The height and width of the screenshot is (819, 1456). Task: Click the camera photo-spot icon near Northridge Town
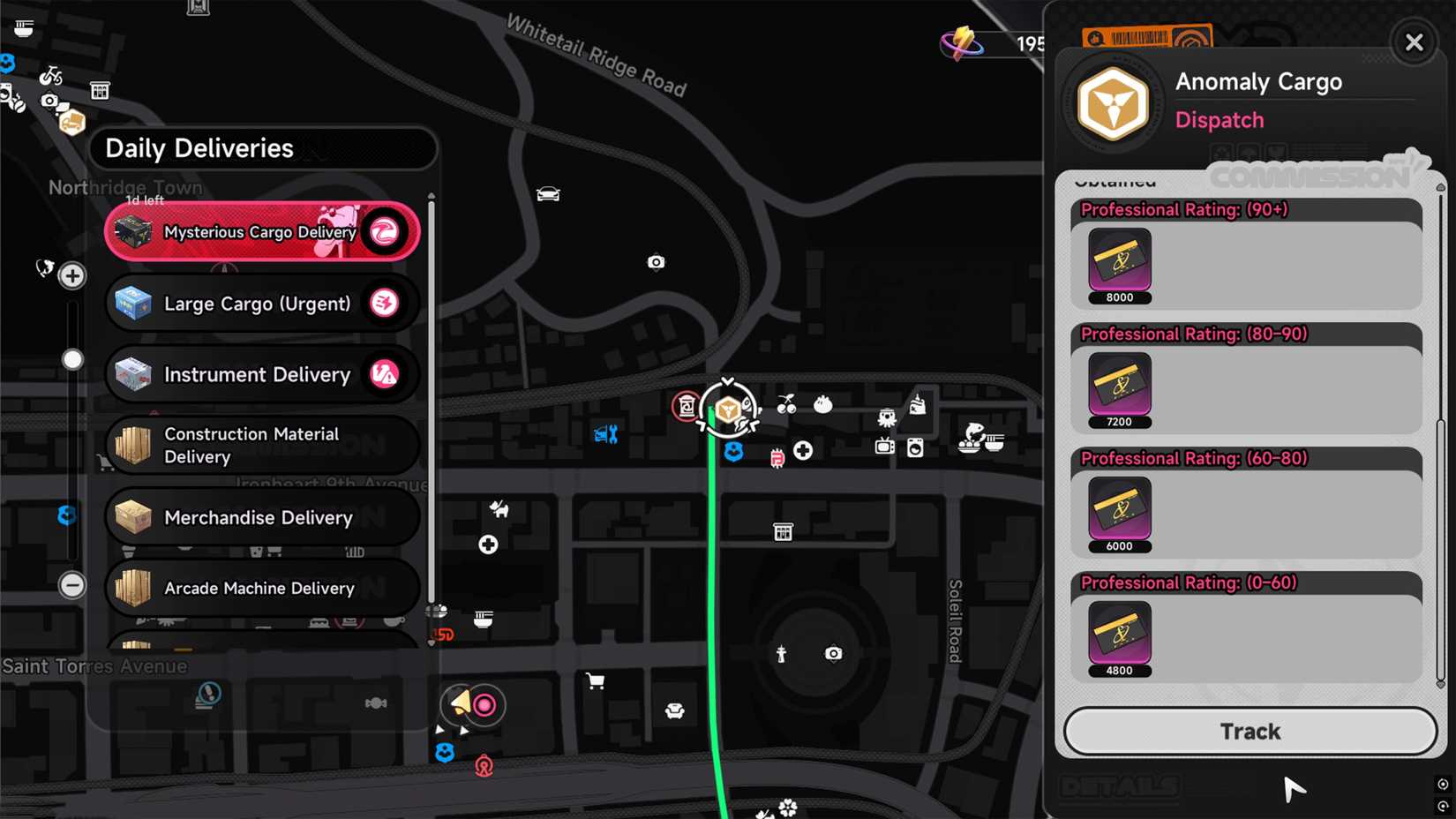(x=49, y=101)
